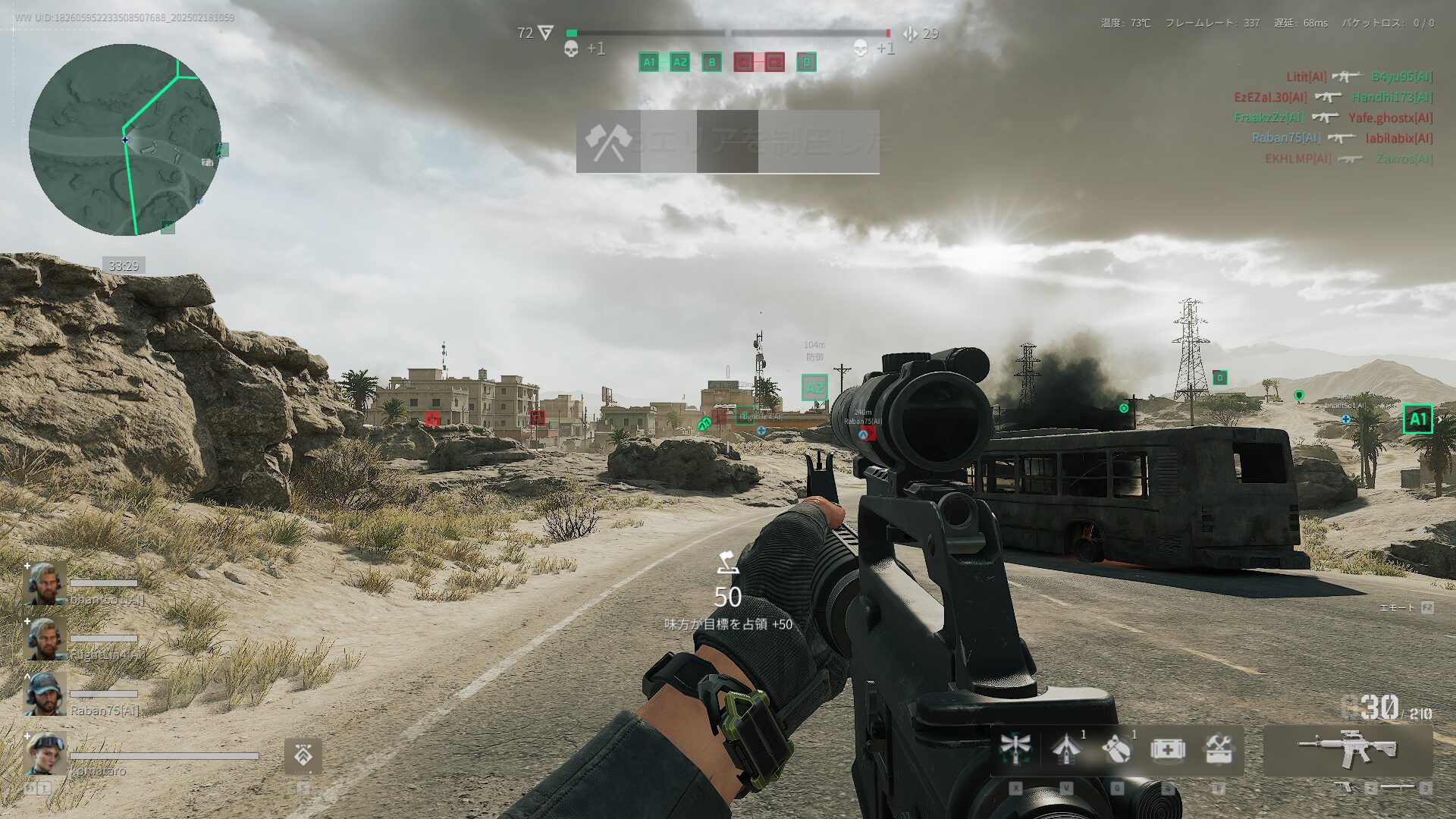Select the D objective indicator in the top bar
The height and width of the screenshot is (819, 1456).
807,62
